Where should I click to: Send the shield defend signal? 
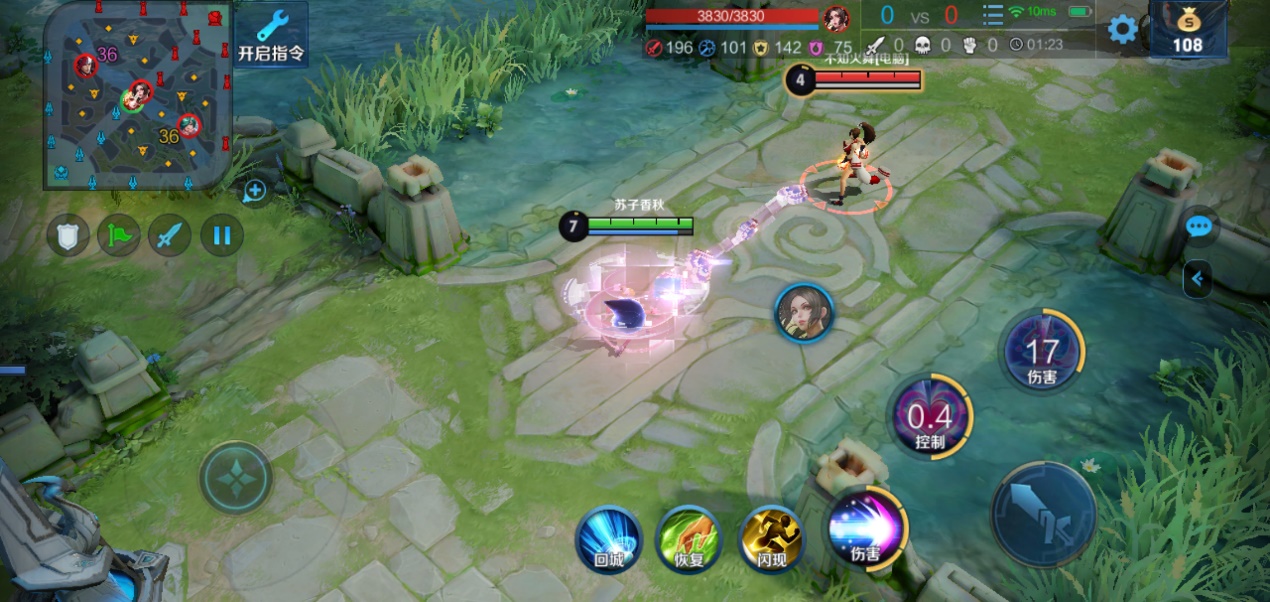pos(68,236)
